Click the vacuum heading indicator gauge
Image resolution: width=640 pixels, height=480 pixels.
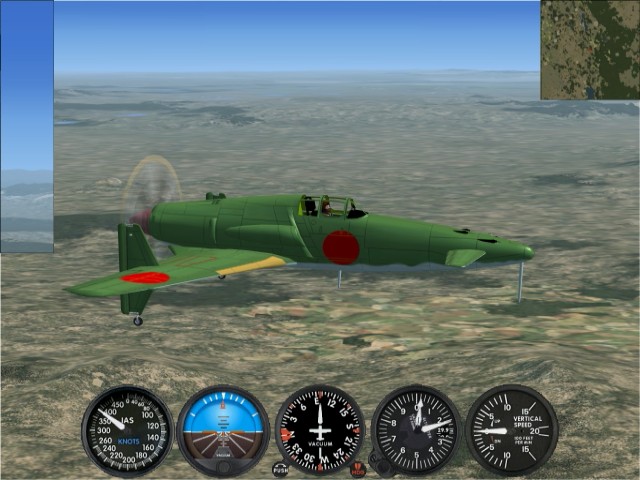(320, 430)
